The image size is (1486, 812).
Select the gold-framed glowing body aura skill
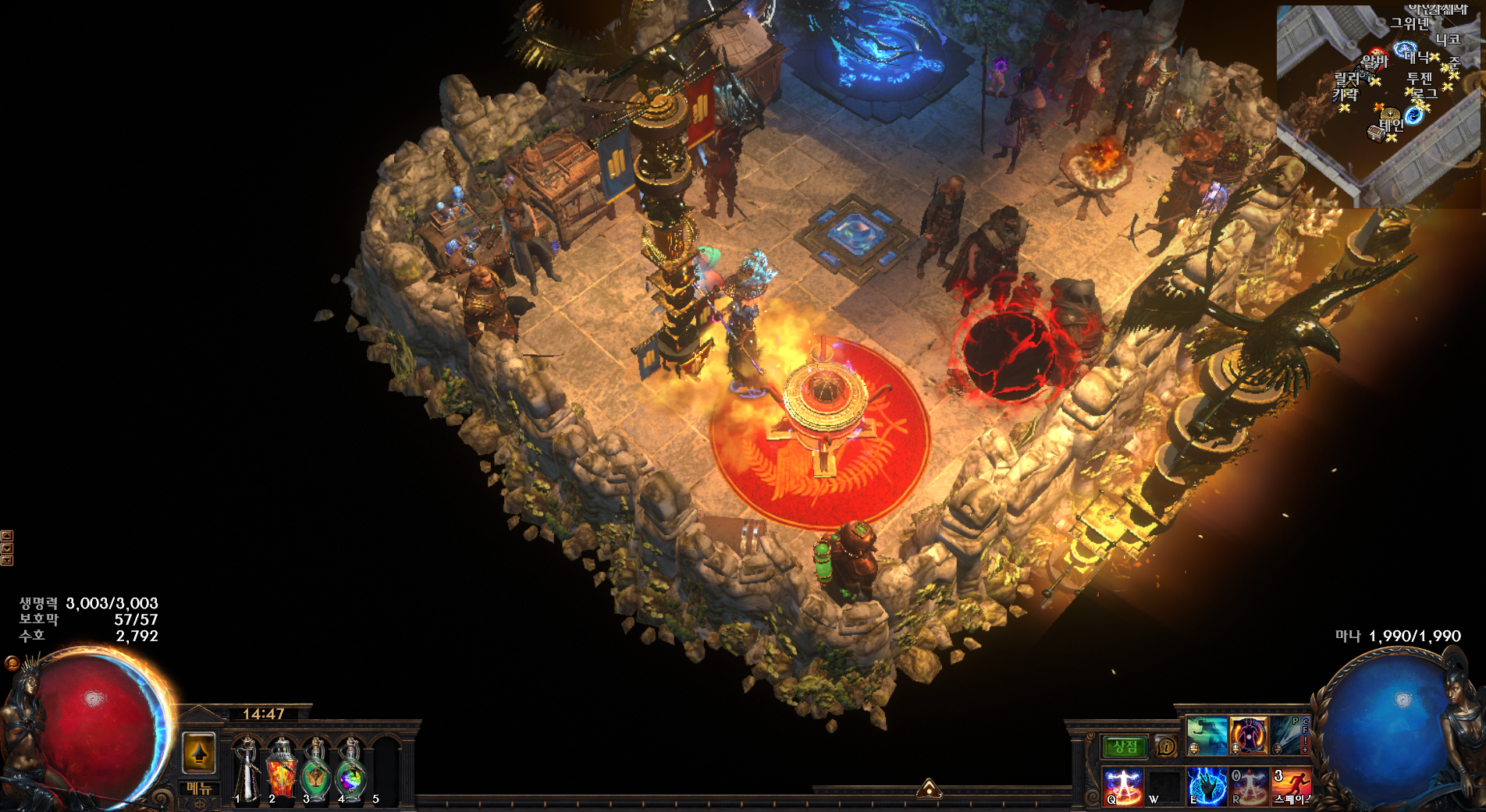1249,735
